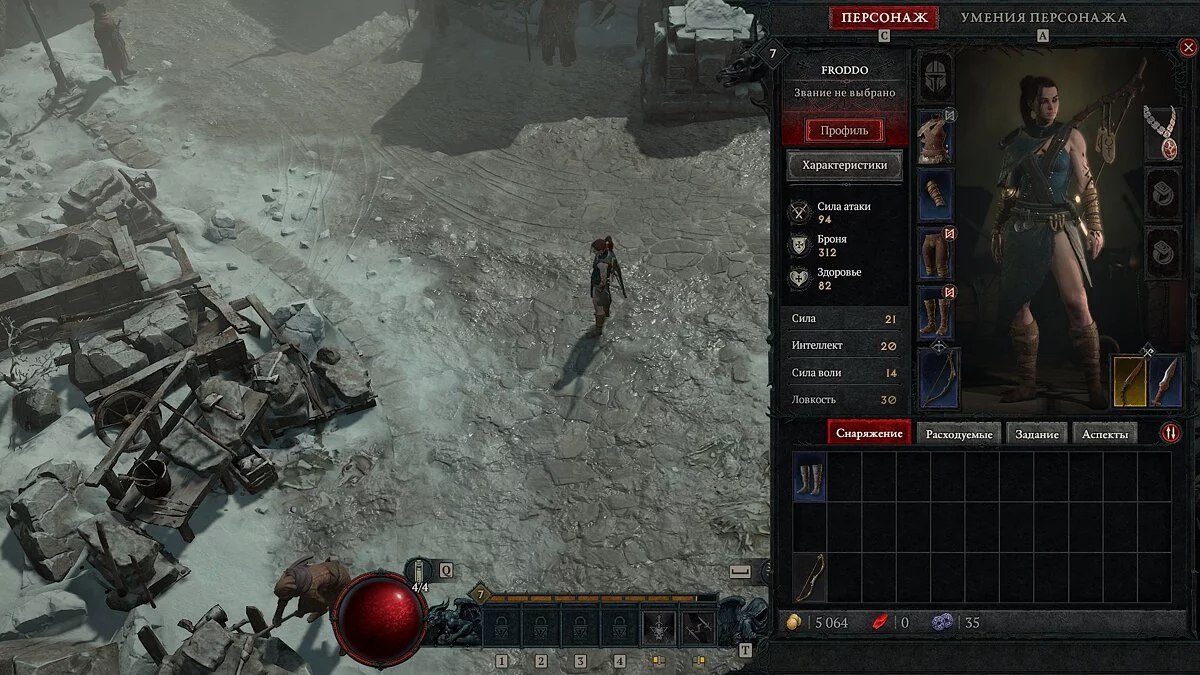This screenshot has width=1200, height=675.
Task: Click the equipped bow slot below the boots
Action: (x=938, y=378)
